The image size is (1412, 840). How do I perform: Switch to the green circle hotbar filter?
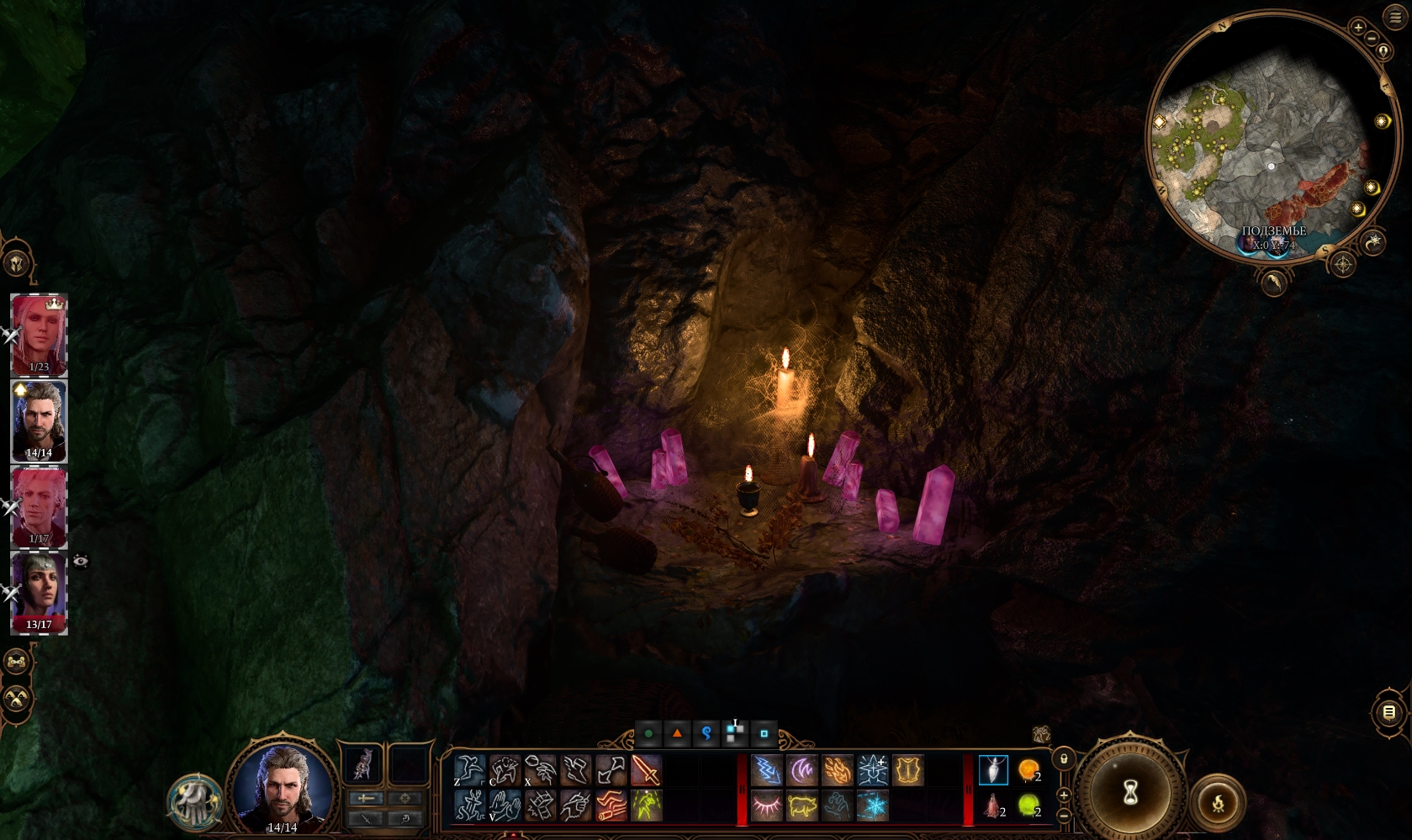pos(648,733)
